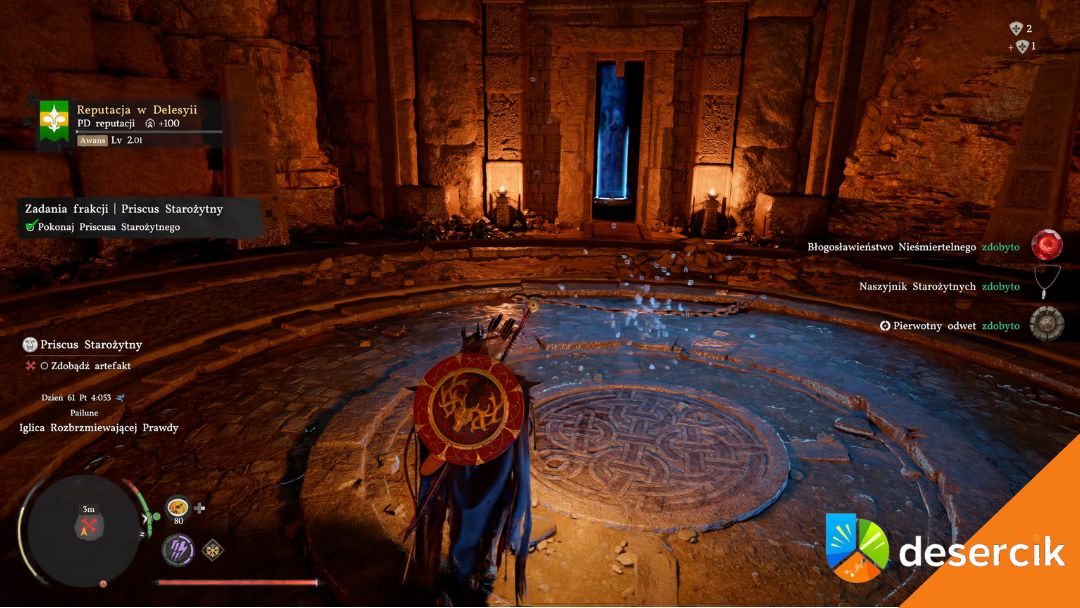This screenshot has height=608, width=1080.
Task: Open the Priscus Starożytny quest tracker entry
Action: point(91,345)
